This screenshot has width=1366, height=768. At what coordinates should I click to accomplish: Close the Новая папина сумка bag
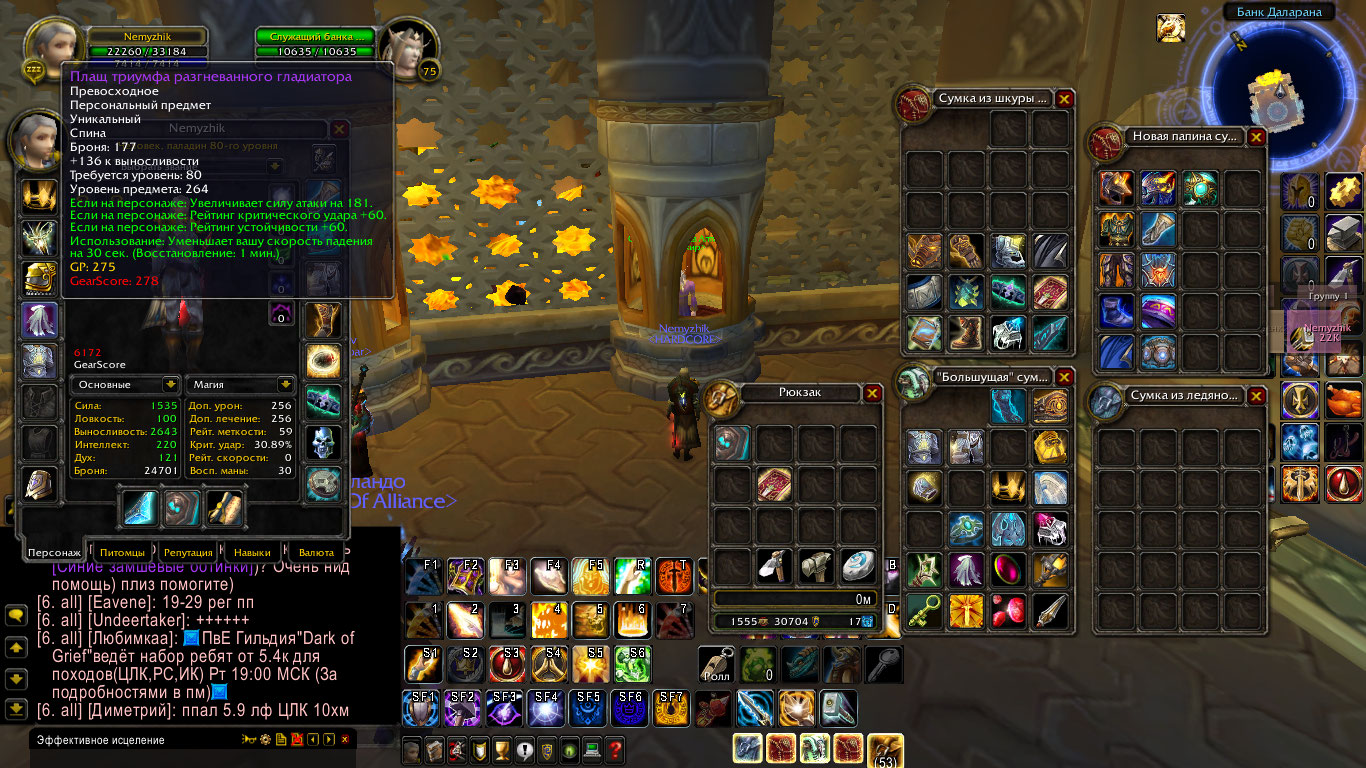pos(1257,137)
